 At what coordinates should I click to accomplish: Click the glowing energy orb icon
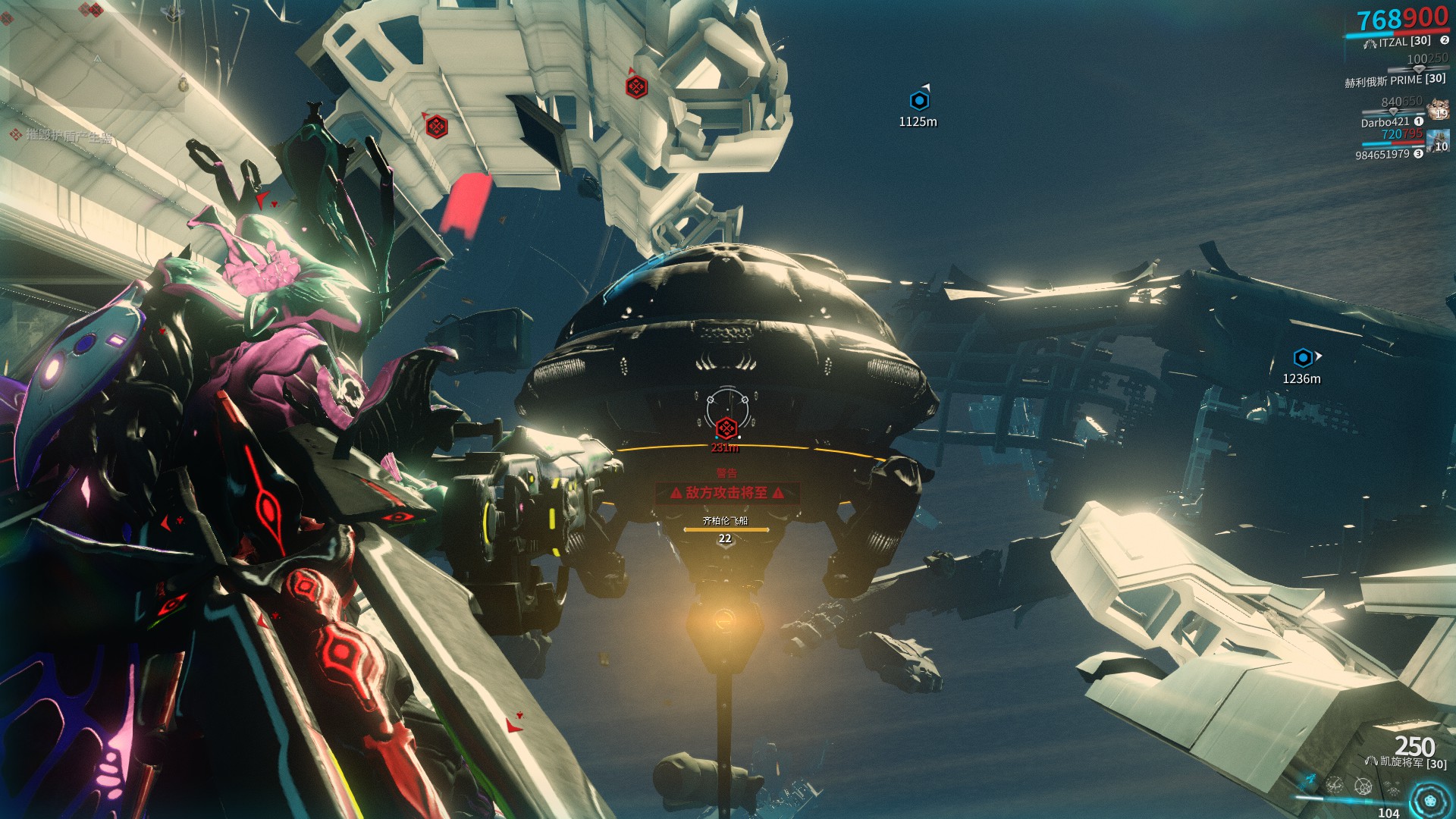1430,801
